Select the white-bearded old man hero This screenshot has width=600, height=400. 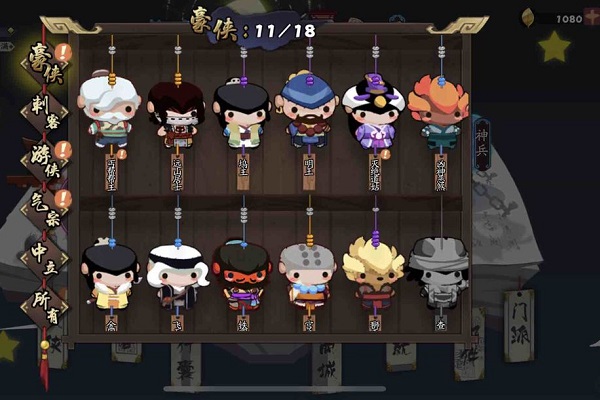point(111,110)
